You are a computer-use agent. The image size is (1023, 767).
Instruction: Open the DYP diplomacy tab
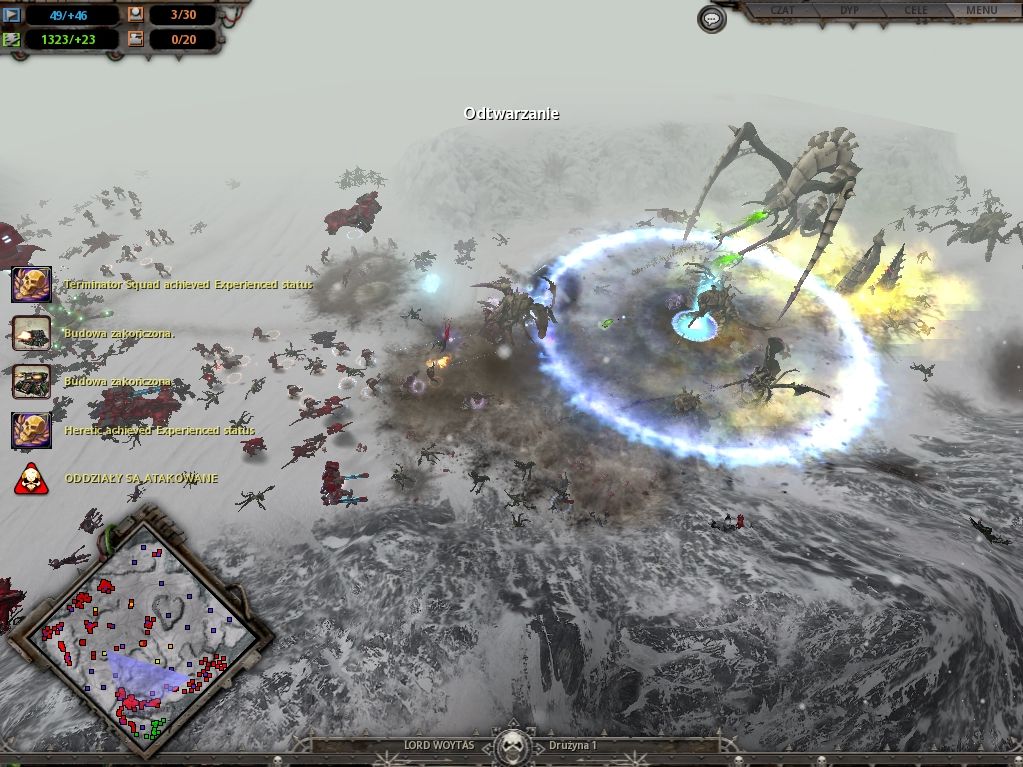849,11
